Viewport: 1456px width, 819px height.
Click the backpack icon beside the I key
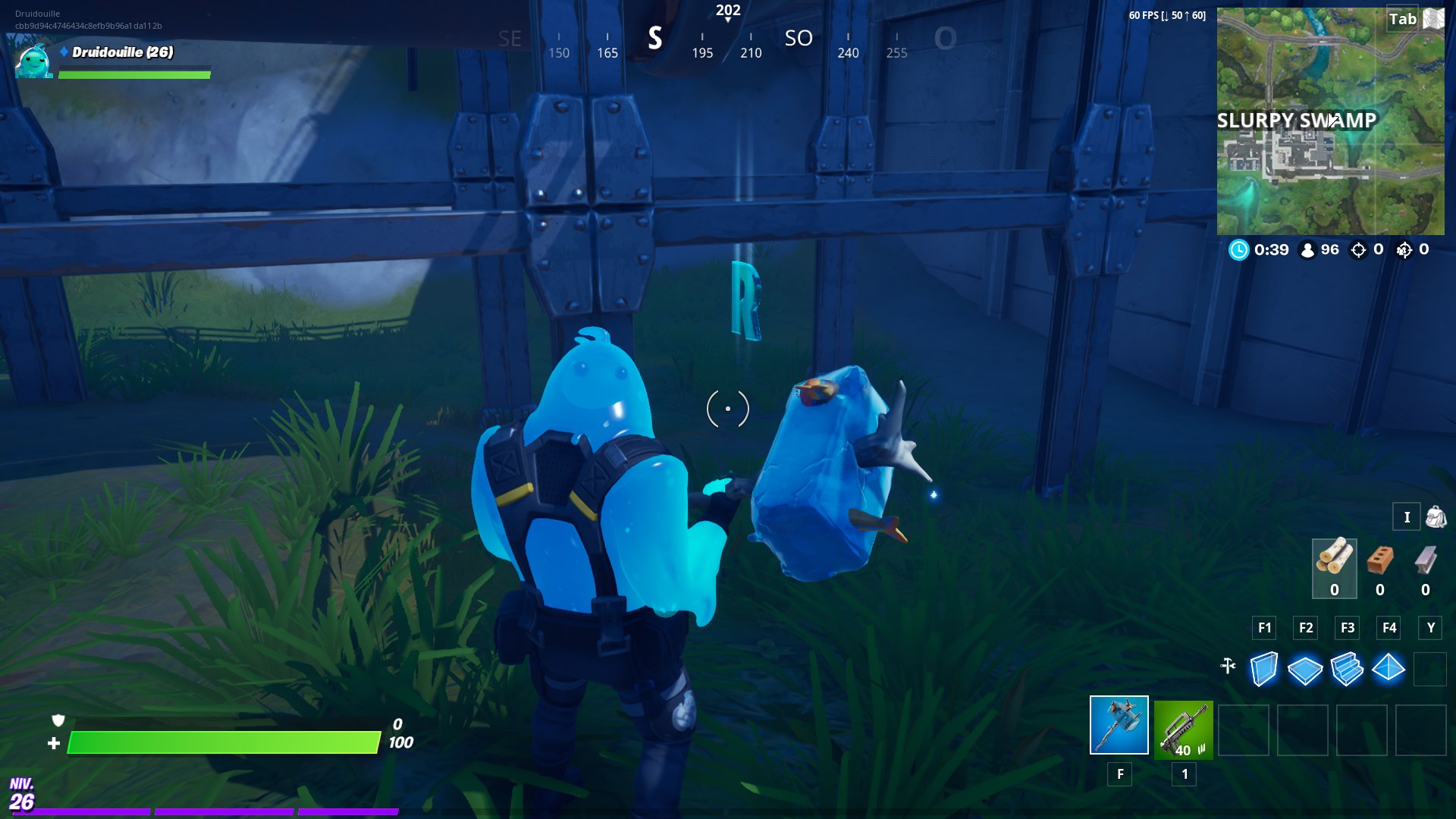tap(1436, 516)
